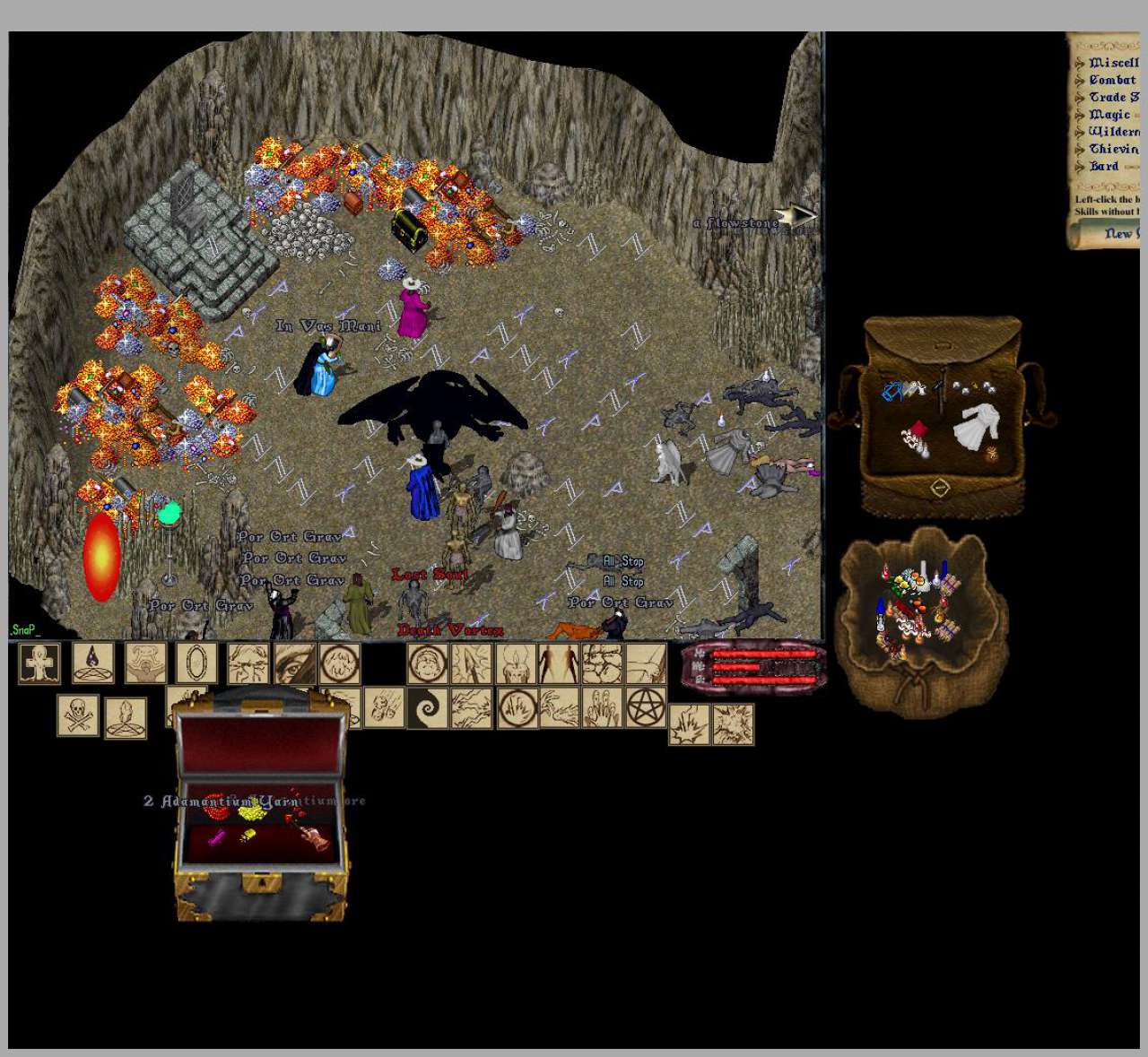Expand the Thieving skills category

[1112, 150]
